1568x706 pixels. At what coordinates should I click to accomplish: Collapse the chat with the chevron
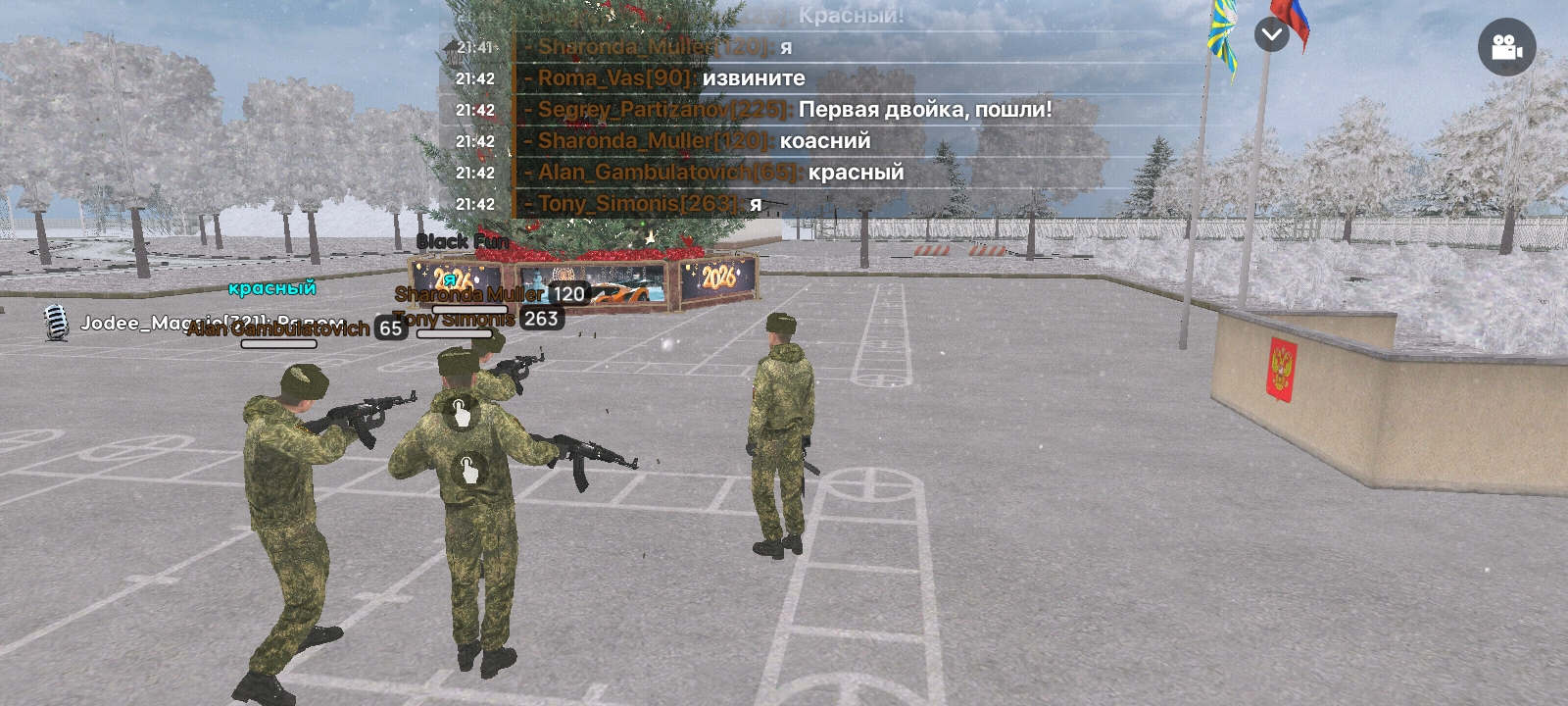[1271, 34]
